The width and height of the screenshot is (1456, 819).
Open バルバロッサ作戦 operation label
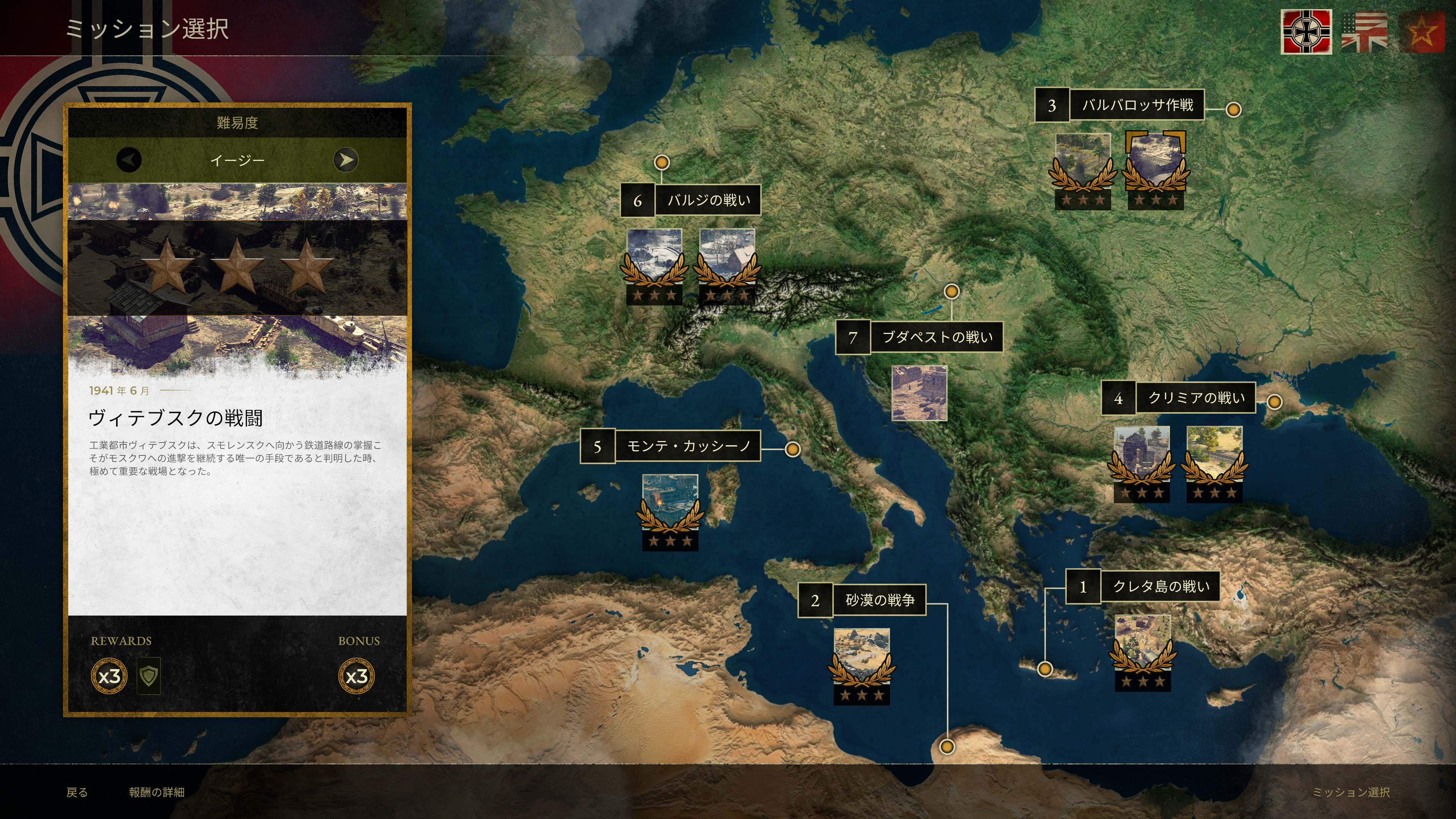pos(1136,105)
